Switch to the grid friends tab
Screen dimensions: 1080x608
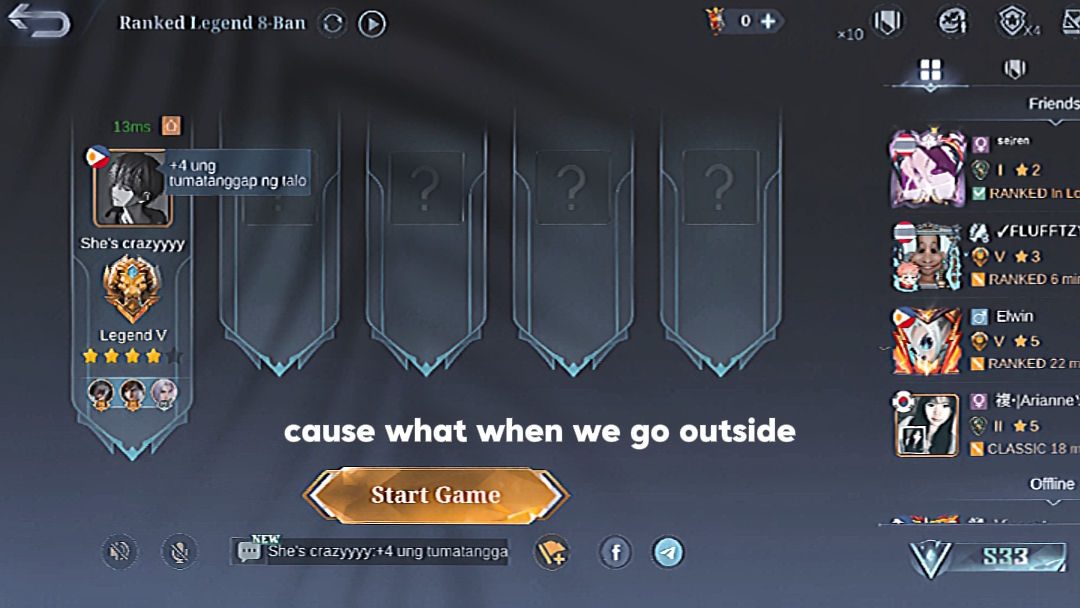[931, 69]
